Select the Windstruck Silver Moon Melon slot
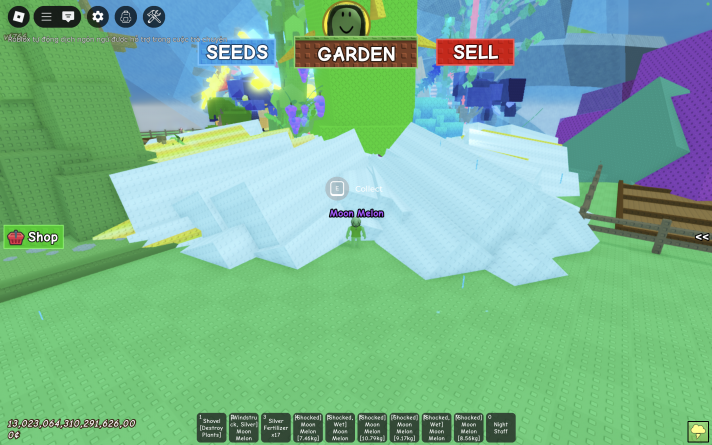This screenshot has width=712, height=445. pyautogui.click(x=244, y=427)
